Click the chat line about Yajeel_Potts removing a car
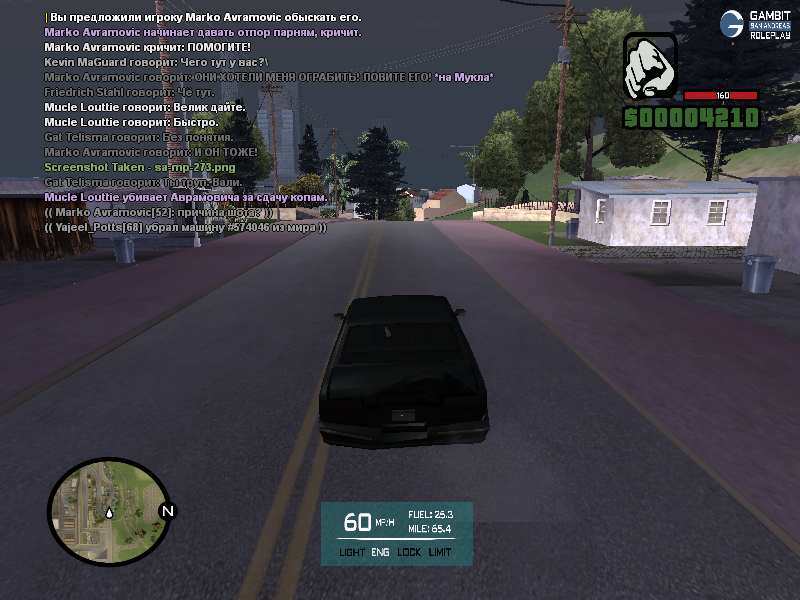 (x=186, y=227)
